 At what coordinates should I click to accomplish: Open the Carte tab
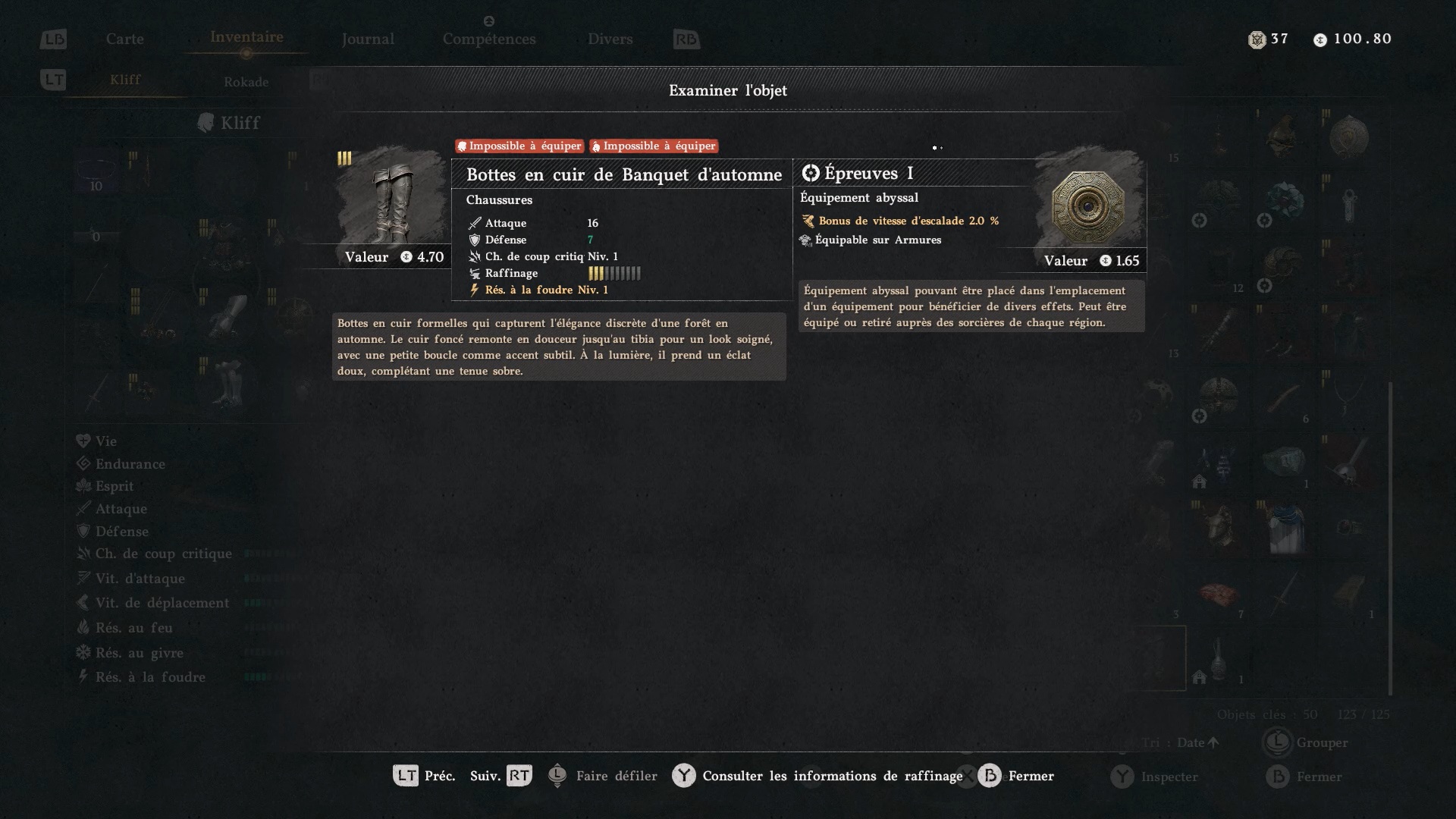124,39
